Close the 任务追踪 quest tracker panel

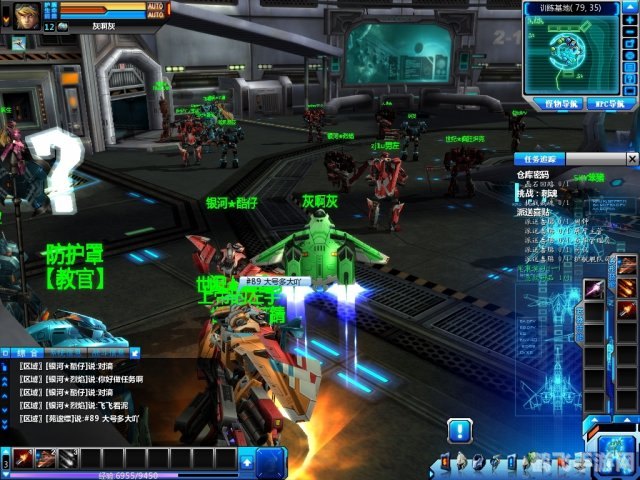(631, 158)
